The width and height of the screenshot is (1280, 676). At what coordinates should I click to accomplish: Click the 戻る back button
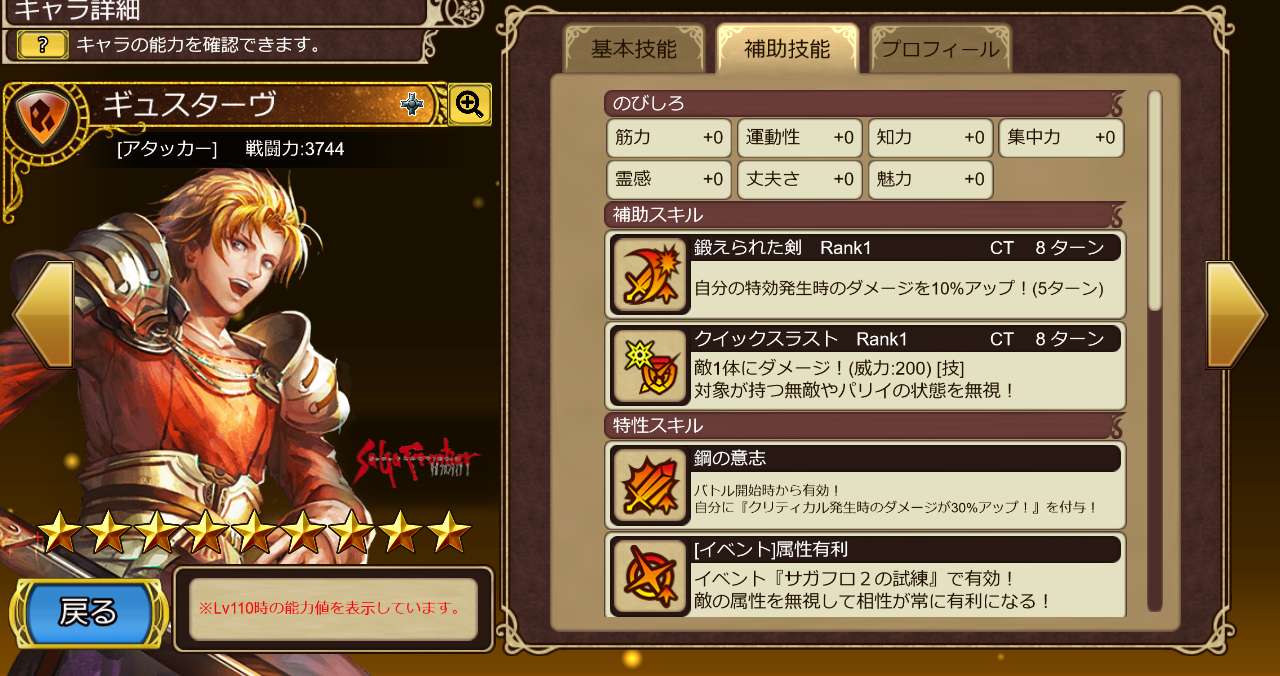point(89,612)
